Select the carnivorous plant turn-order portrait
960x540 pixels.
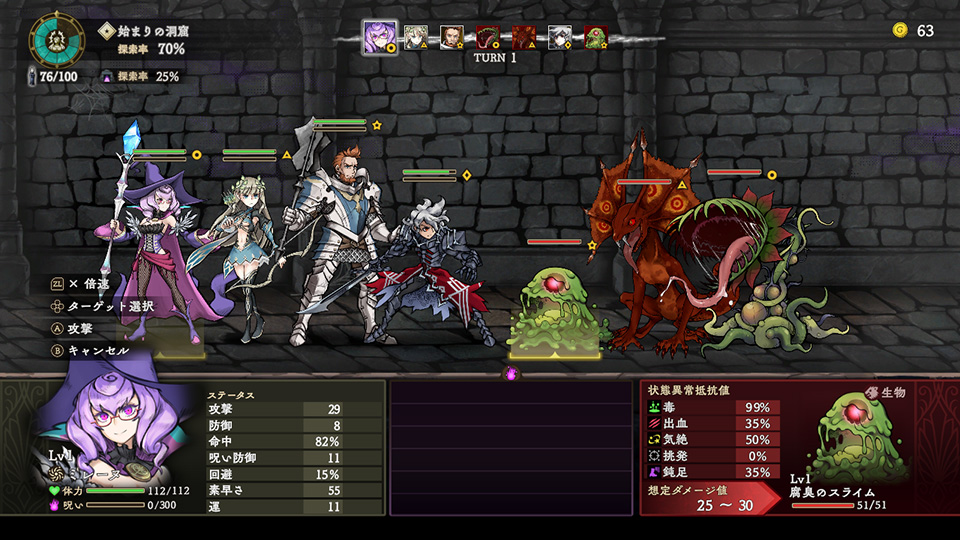tap(488, 38)
